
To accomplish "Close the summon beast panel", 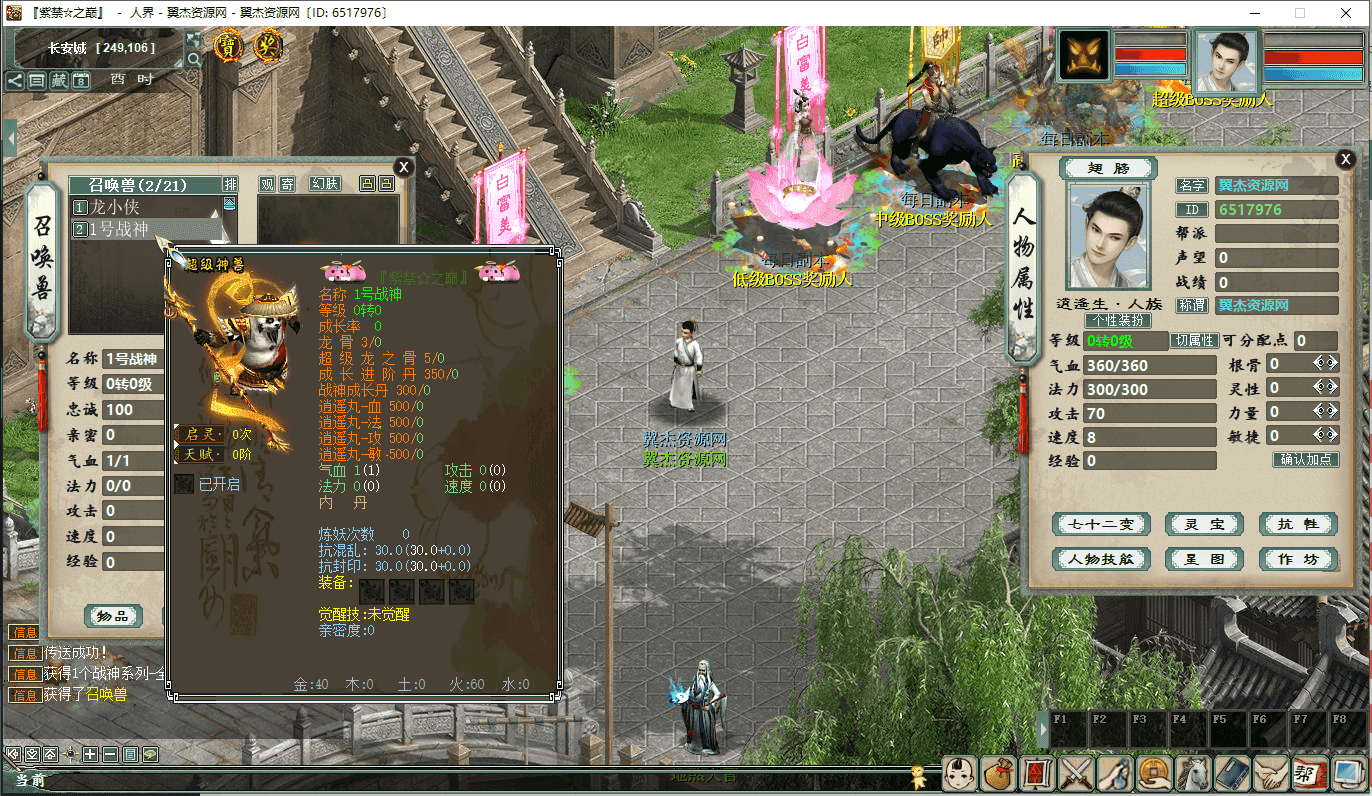I will [403, 167].
